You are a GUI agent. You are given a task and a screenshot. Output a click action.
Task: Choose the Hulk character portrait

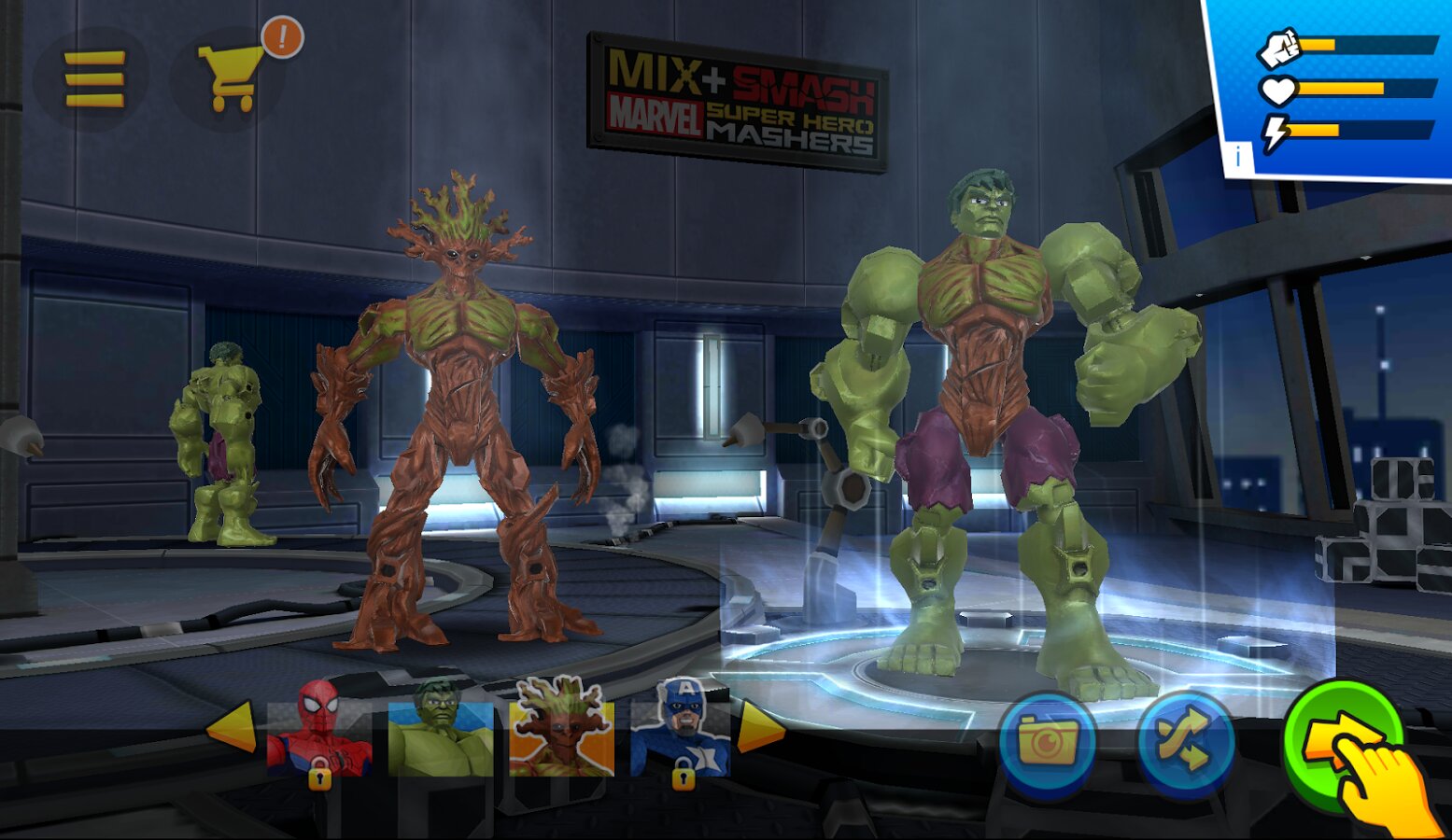[x=440, y=730]
